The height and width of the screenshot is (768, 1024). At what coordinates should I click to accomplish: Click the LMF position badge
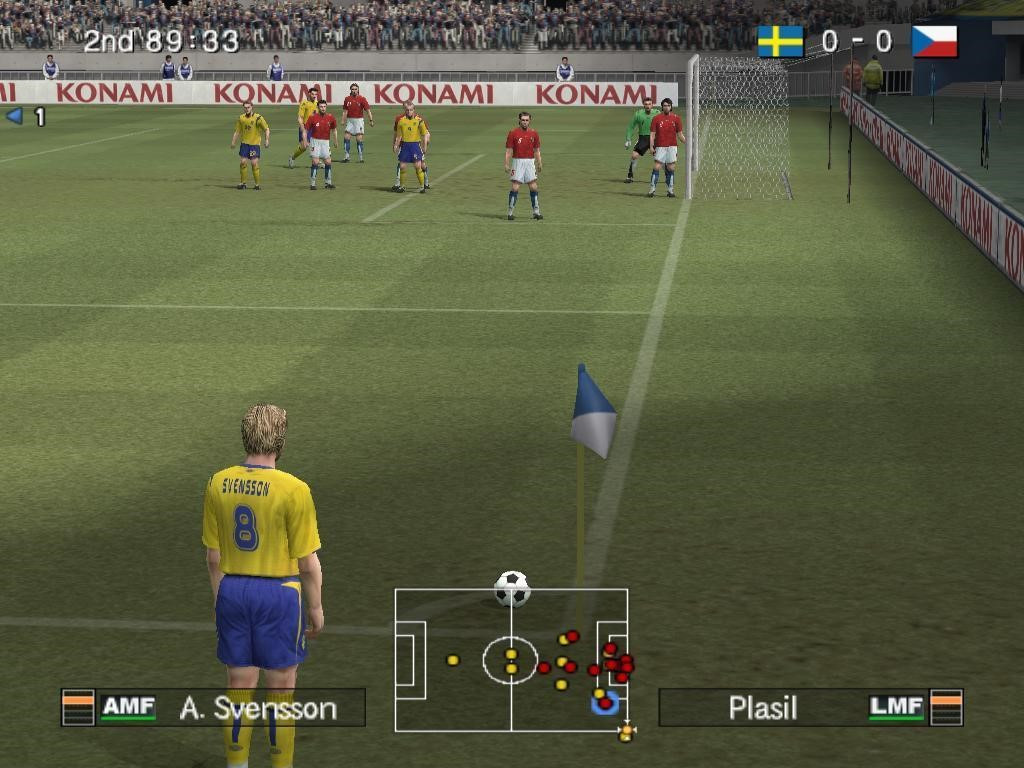pos(896,708)
